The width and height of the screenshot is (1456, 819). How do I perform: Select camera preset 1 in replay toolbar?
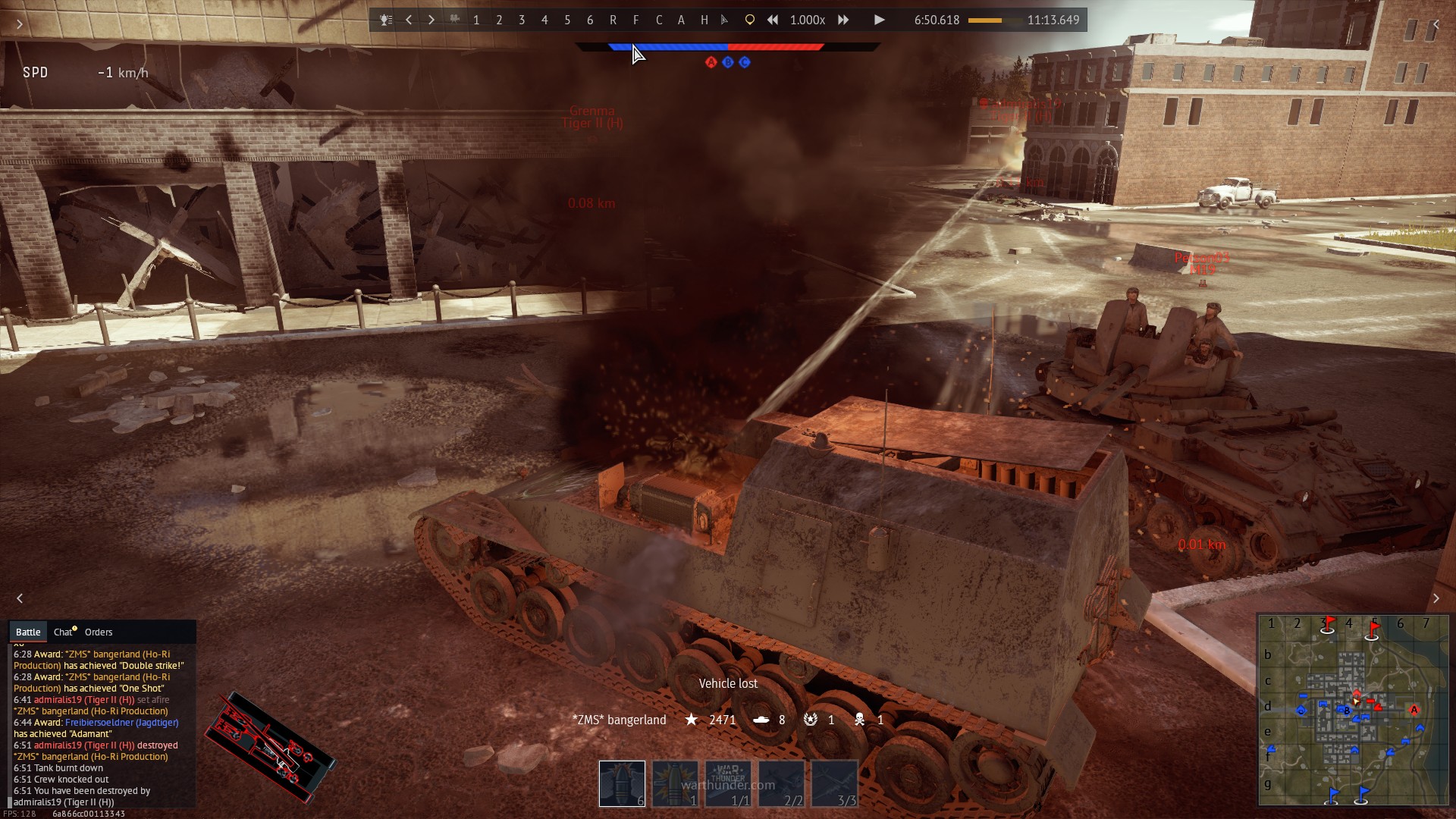pyautogui.click(x=476, y=20)
